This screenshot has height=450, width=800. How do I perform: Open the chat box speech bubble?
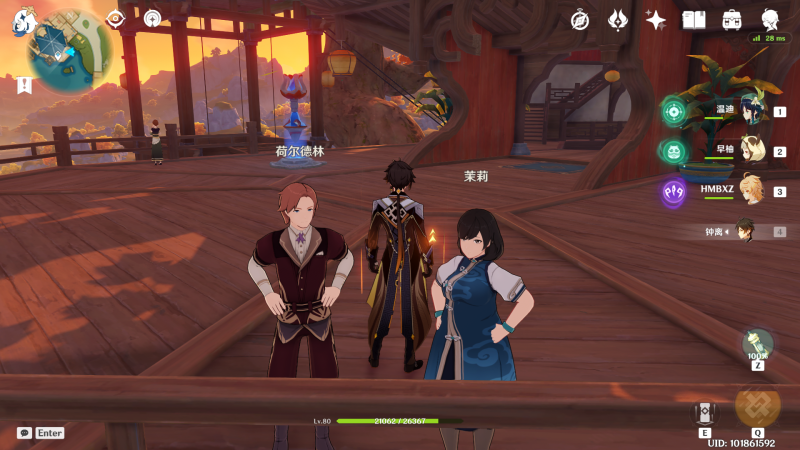(24, 433)
